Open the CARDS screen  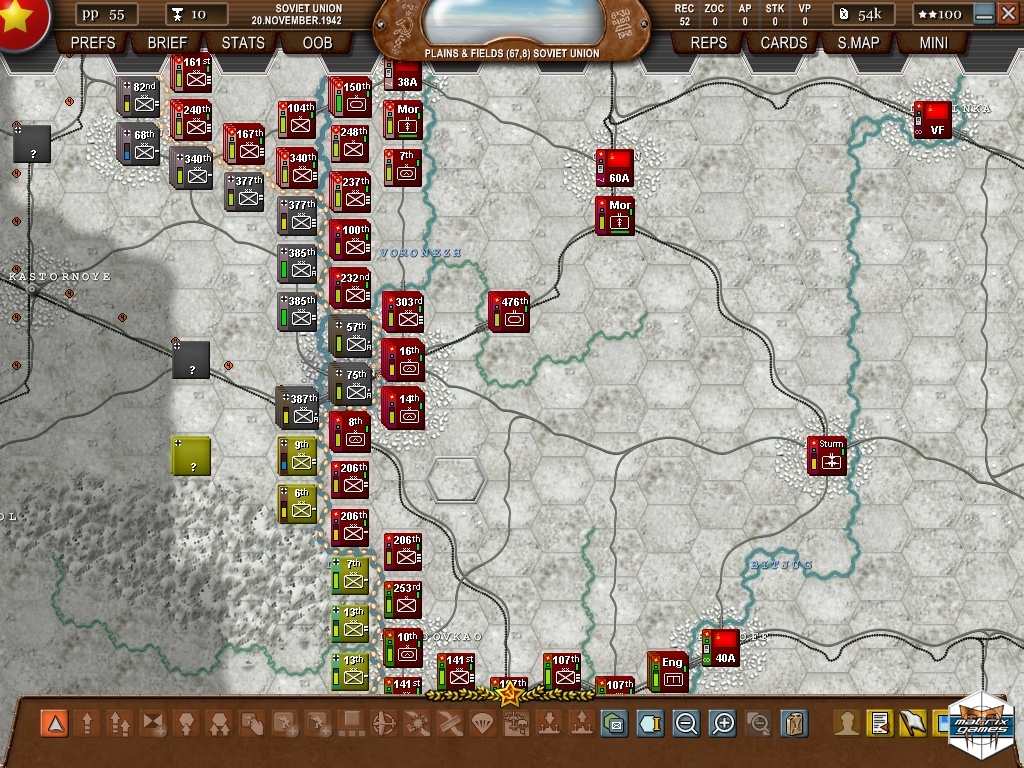click(x=784, y=43)
